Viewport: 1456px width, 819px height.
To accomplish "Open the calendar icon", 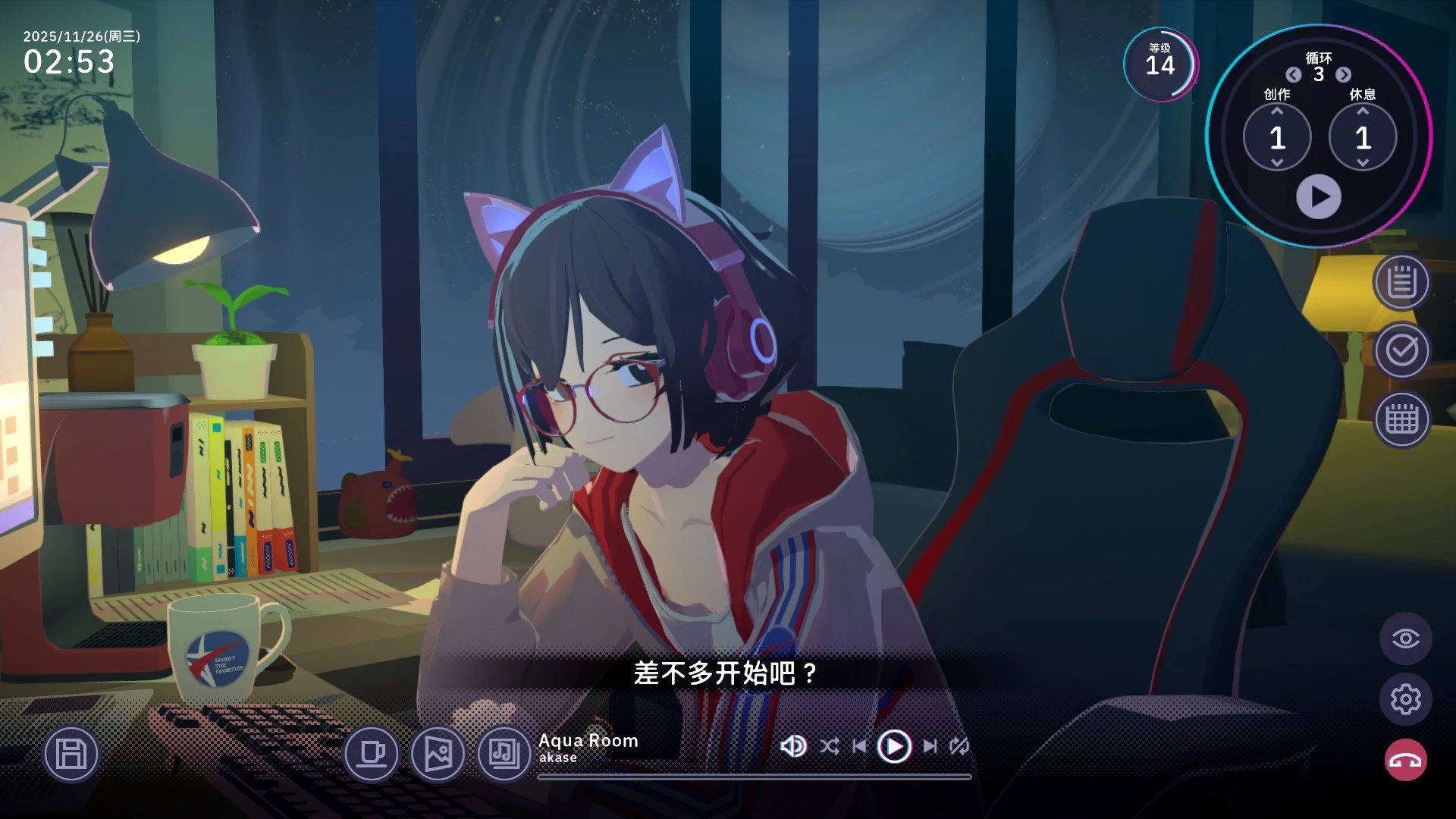I will 1401,419.
